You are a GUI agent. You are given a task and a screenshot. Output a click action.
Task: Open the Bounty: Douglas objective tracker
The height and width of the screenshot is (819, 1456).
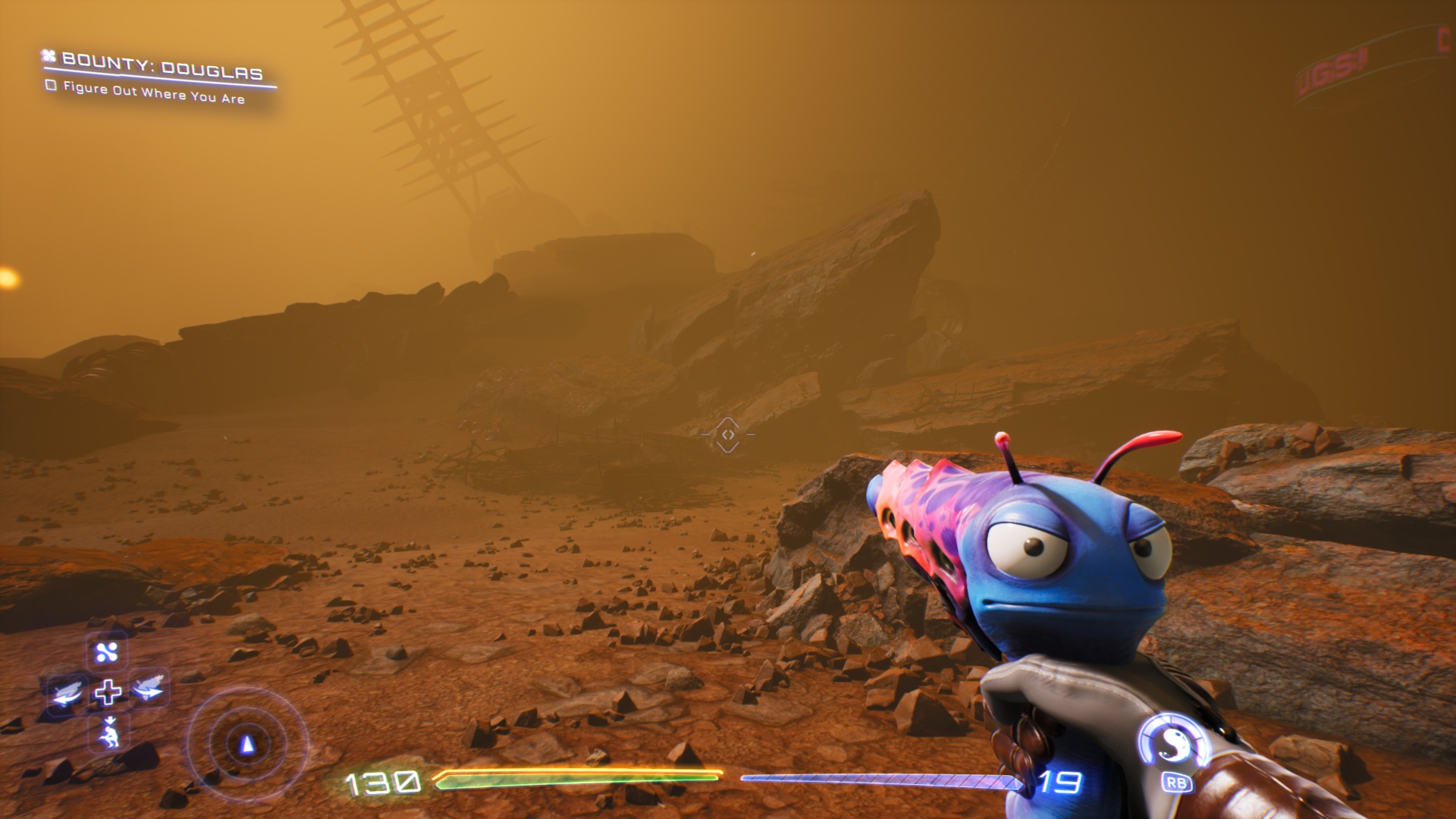[162, 66]
